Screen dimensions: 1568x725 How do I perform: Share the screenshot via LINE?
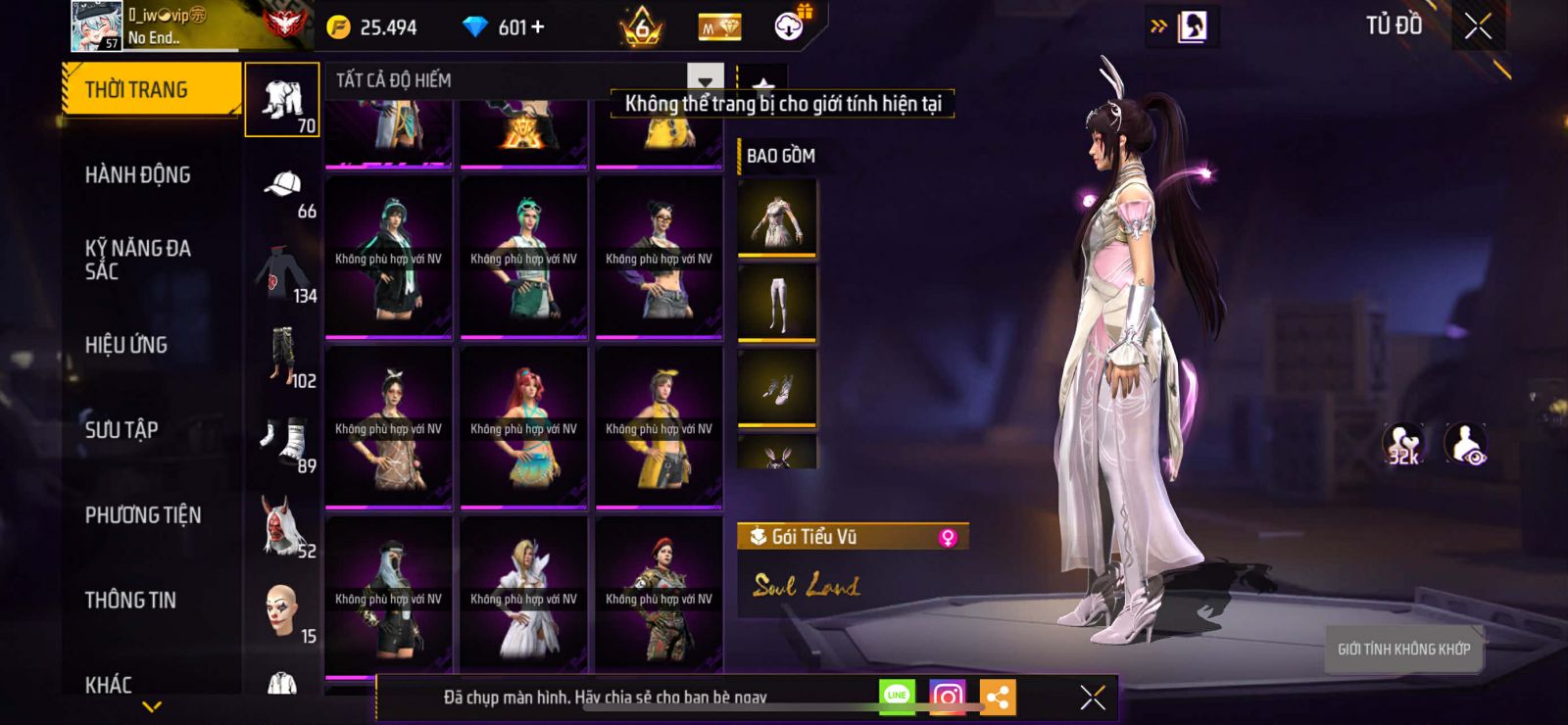(x=897, y=697)
